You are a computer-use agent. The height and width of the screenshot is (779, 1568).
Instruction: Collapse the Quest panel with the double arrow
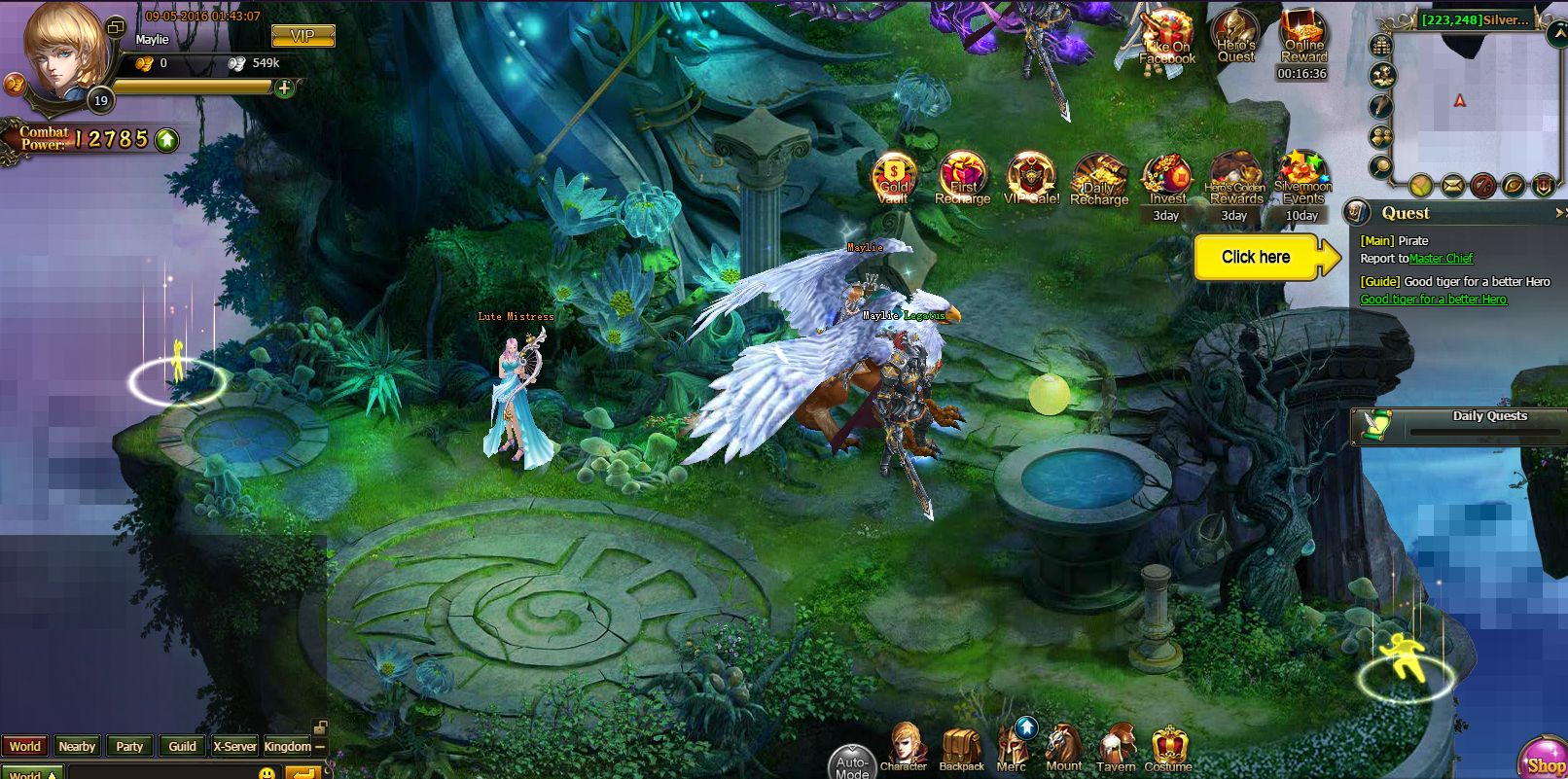(x=1560, y=213)
